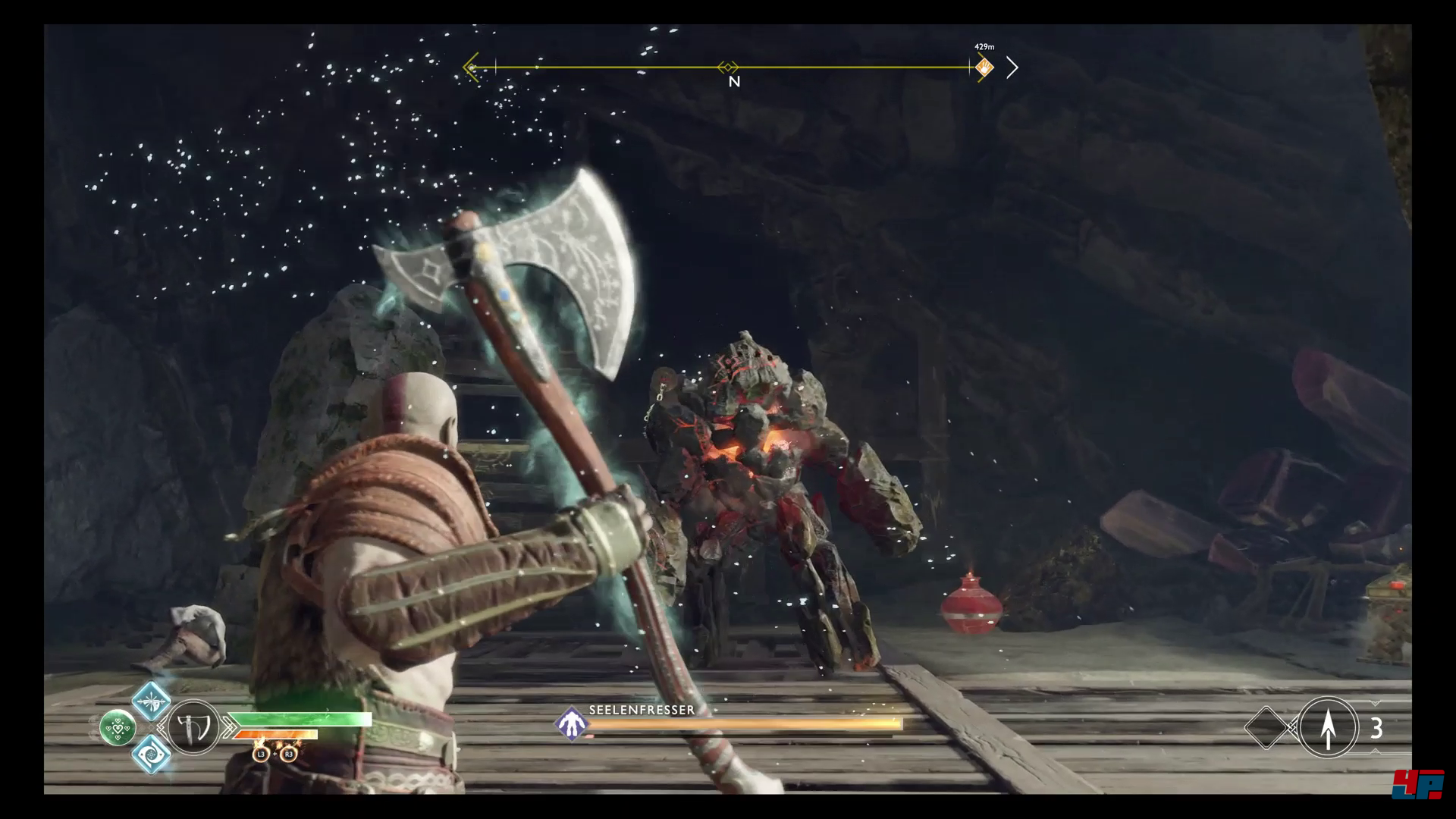The image size is (1456, 819).
Task: Activate the lower blue swirl runic attack
Action: click(151, 754)
